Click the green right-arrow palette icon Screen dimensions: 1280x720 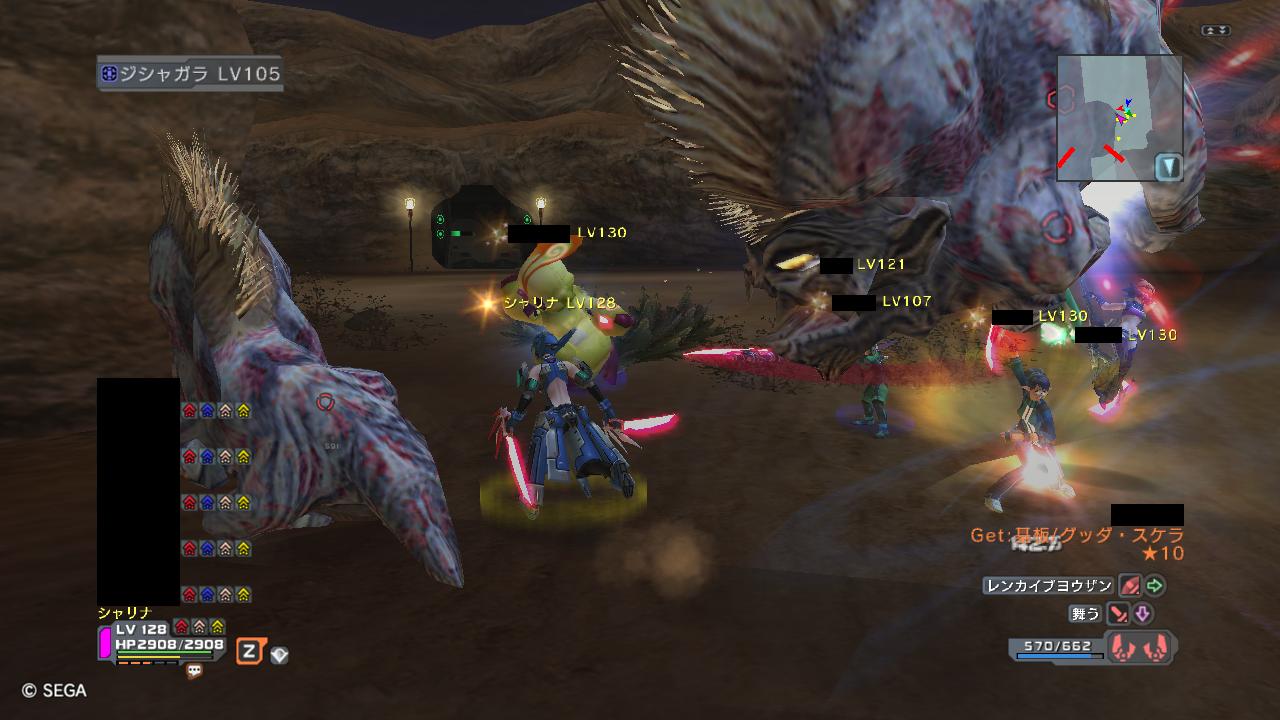[x=1155, y=586]
